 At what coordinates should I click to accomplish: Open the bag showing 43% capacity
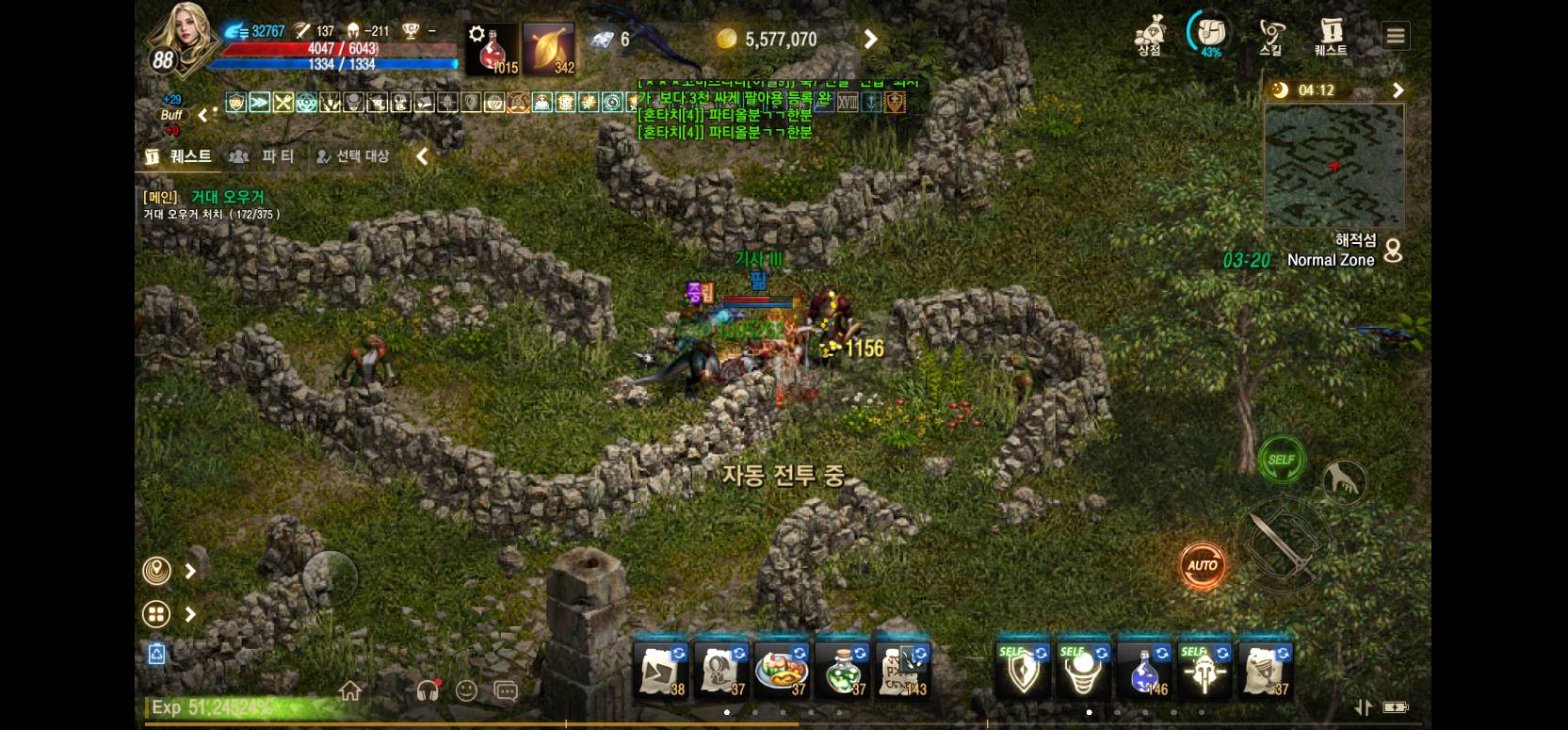[1209, 35]
